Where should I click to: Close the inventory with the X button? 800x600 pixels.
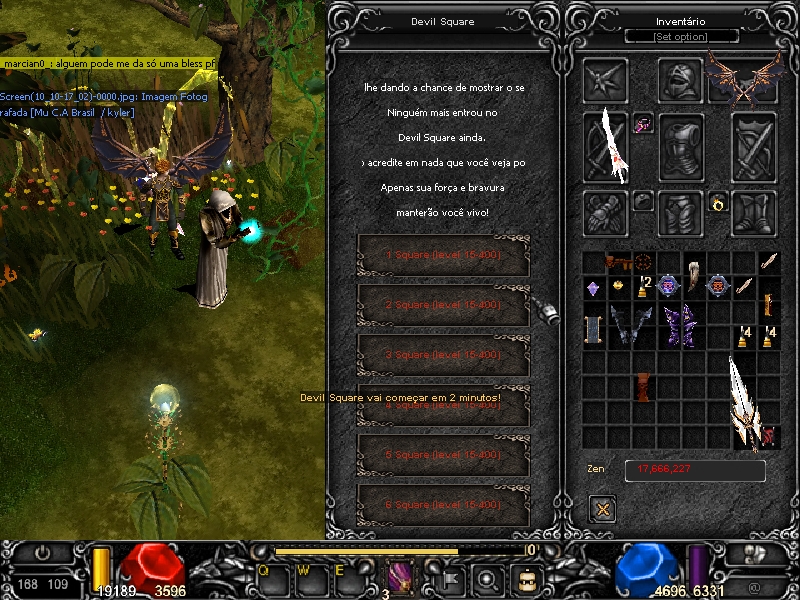click(x=602, y=509)
